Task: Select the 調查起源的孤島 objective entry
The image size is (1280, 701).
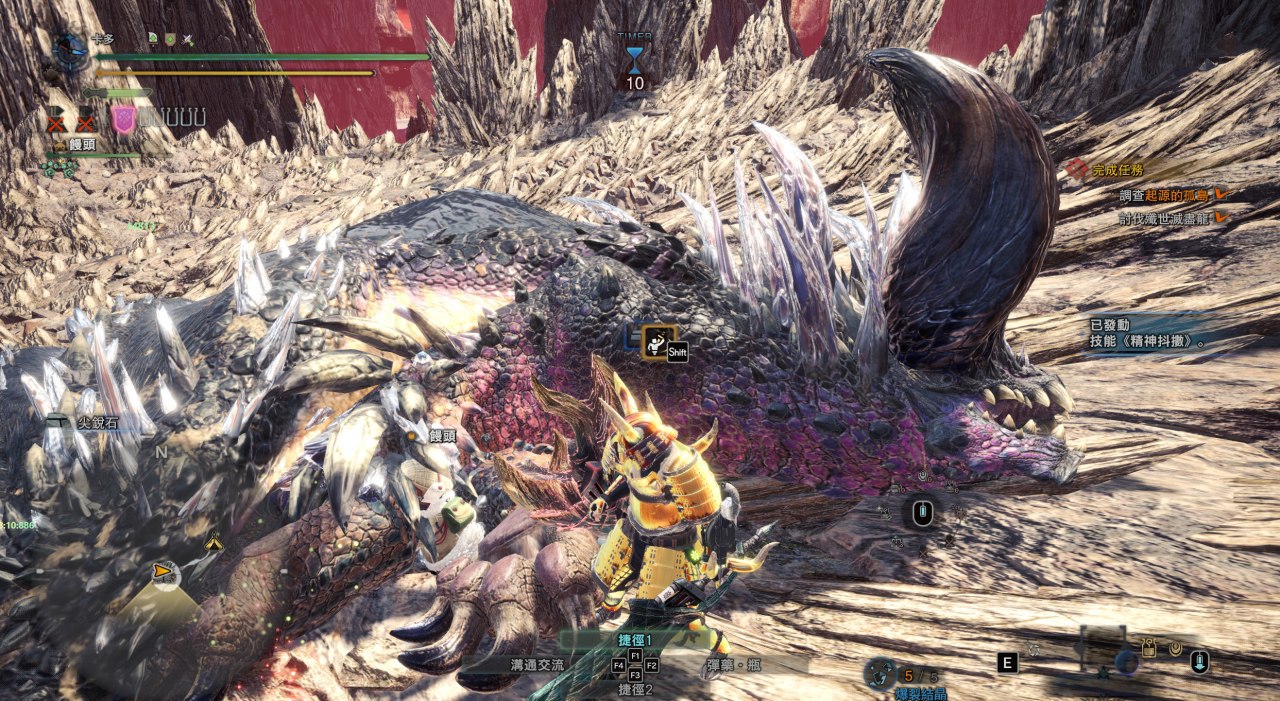Action: click(1165, 195)
